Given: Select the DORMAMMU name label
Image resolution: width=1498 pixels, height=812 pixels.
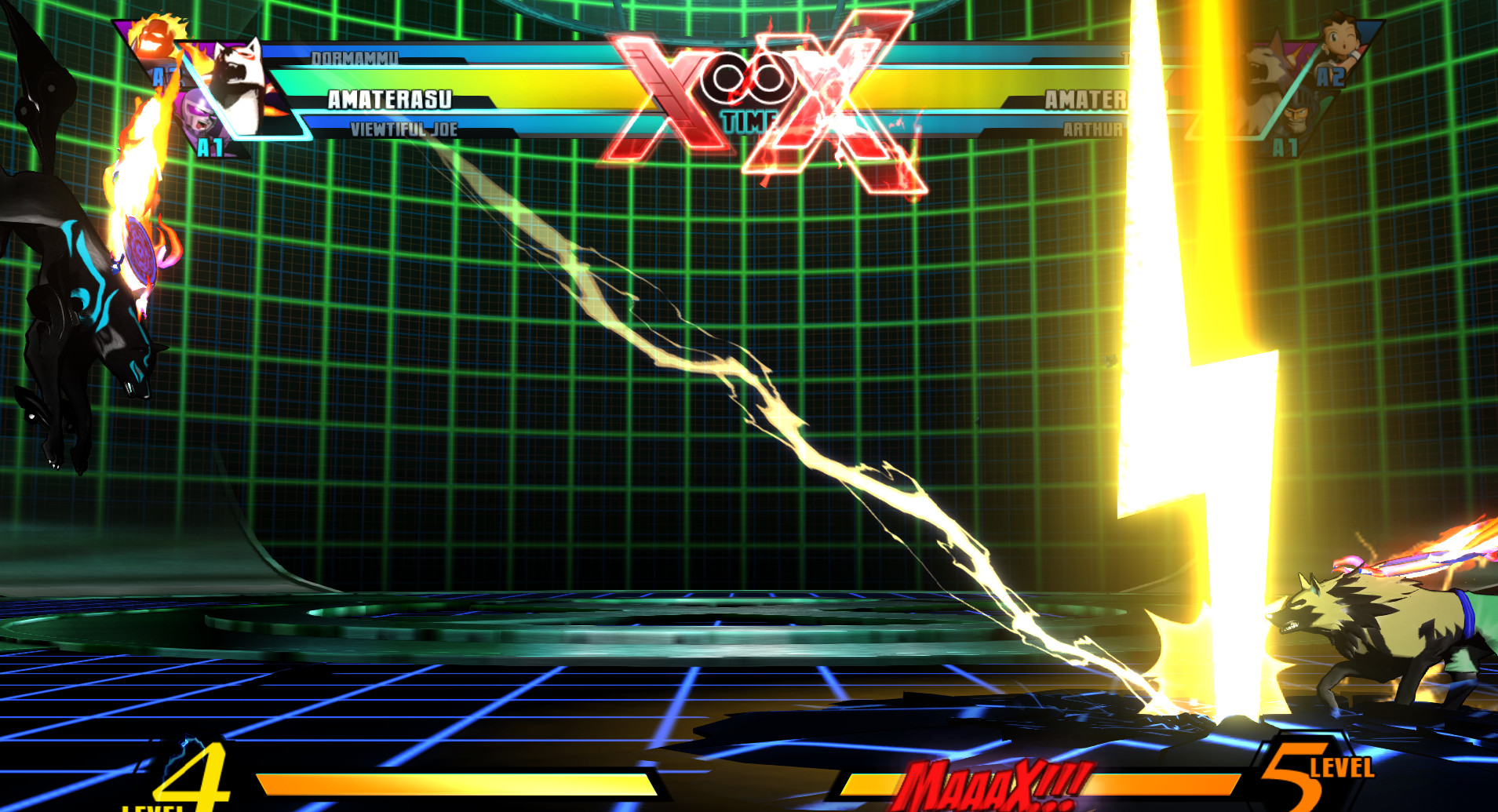Looking at the screenshot, I should [x=355, y=56].
